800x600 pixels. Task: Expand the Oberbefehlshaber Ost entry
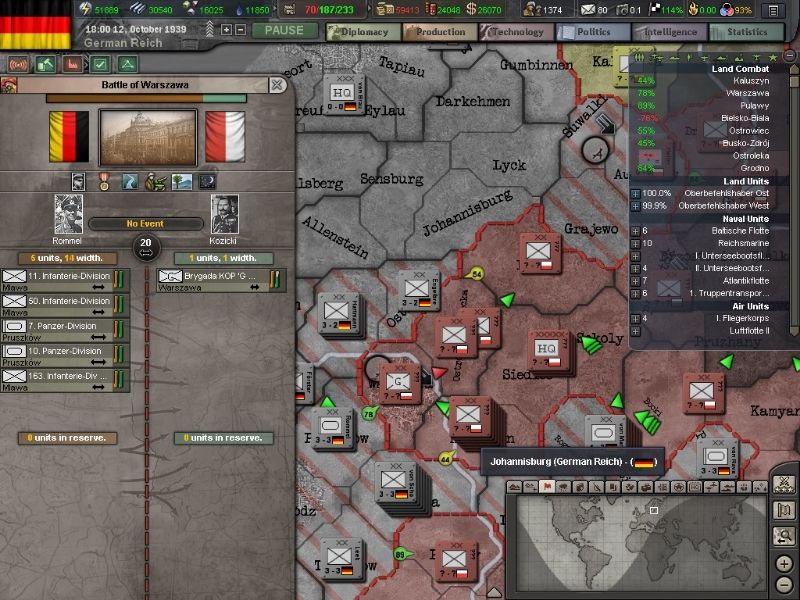pyautogui.click(x=635, y=192)
